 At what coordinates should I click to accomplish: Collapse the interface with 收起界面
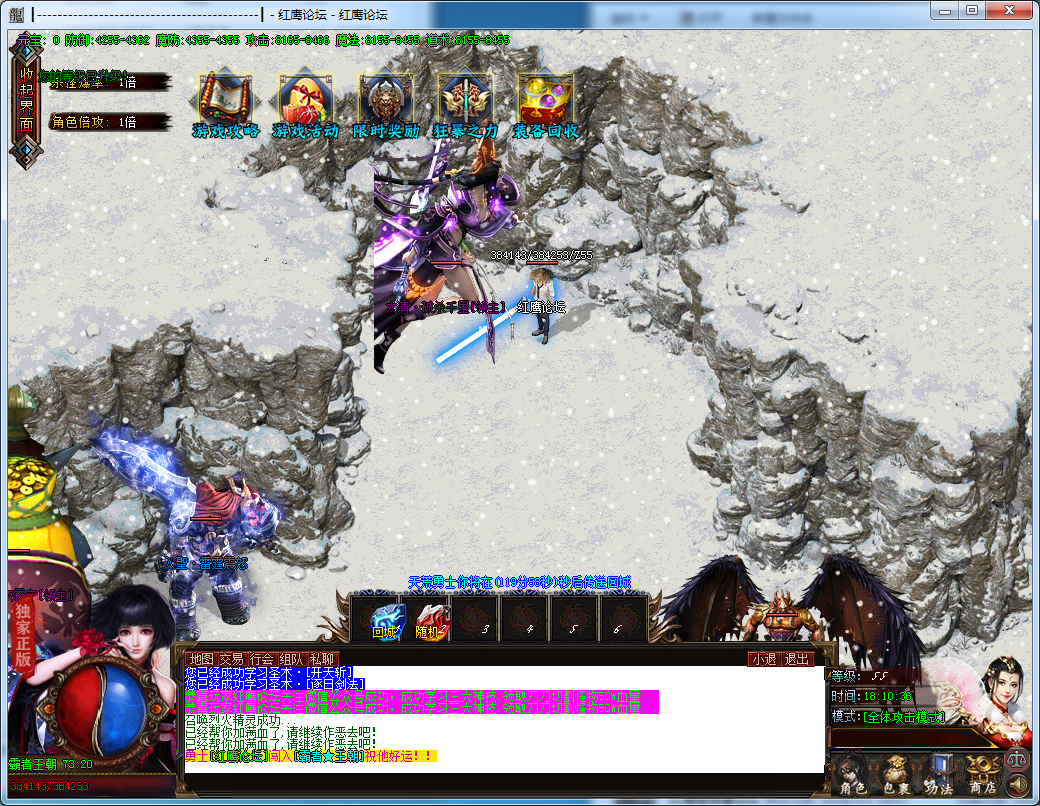pyautogui.click(x=26, y=100)
